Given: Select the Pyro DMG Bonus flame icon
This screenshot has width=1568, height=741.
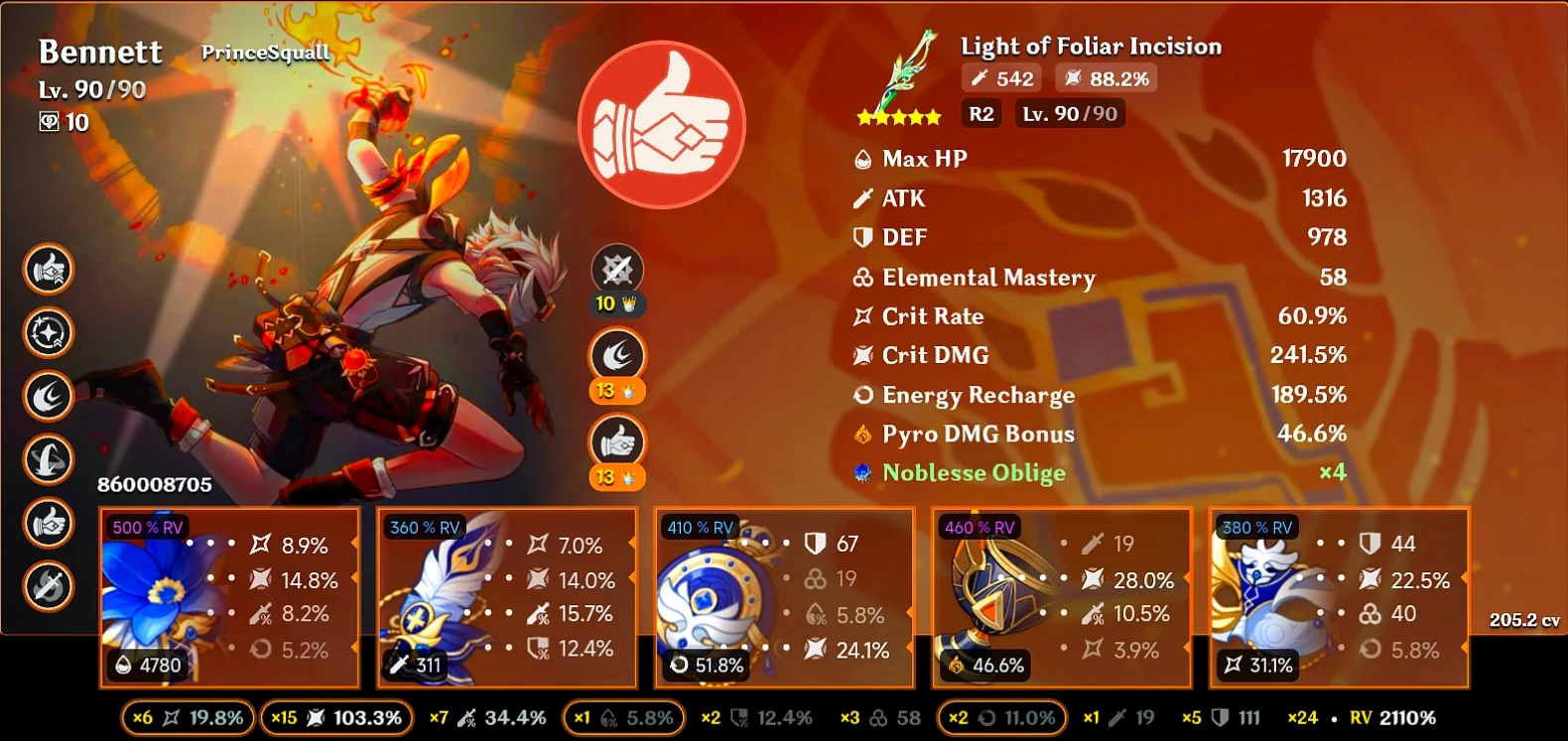Looking at the screenshot, I should click(861, 433).
